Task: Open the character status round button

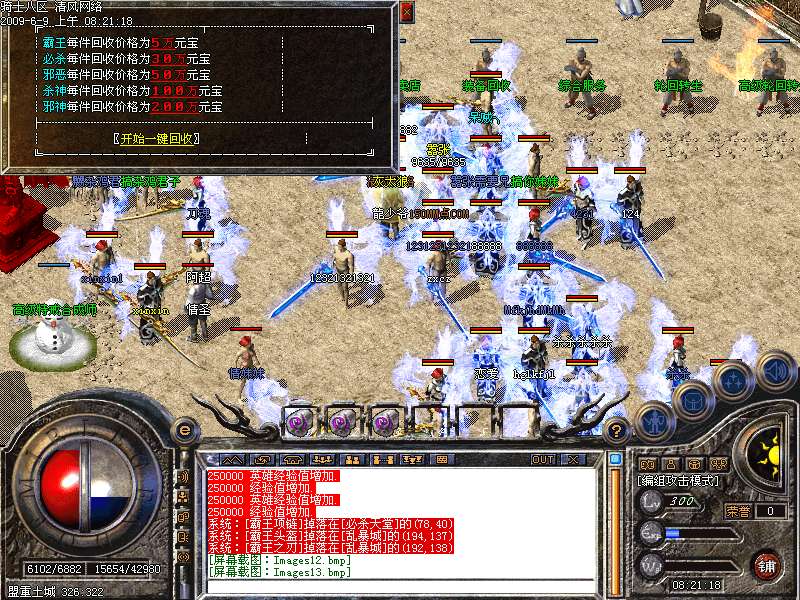Action: click(x=653, y=420)
